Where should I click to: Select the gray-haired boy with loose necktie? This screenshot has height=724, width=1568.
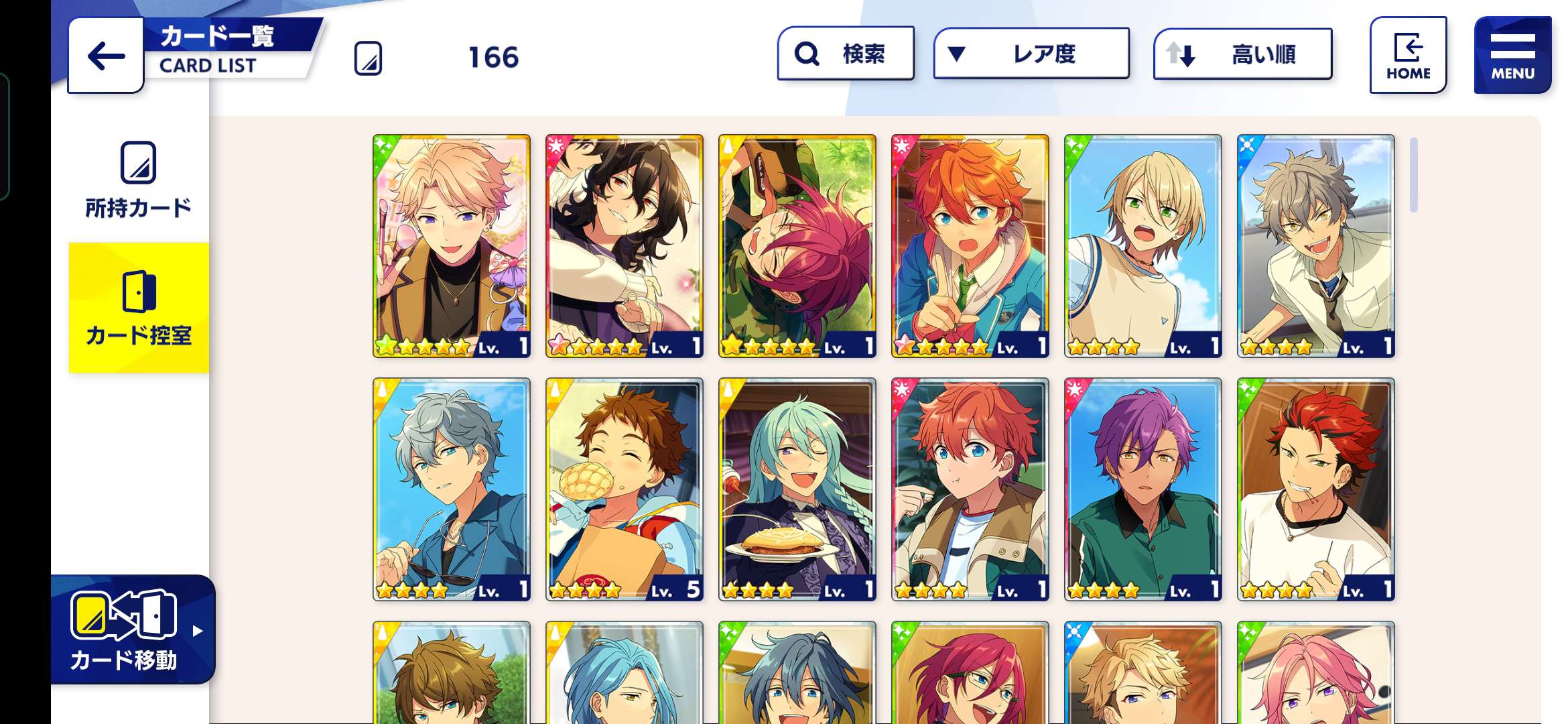1316,245
